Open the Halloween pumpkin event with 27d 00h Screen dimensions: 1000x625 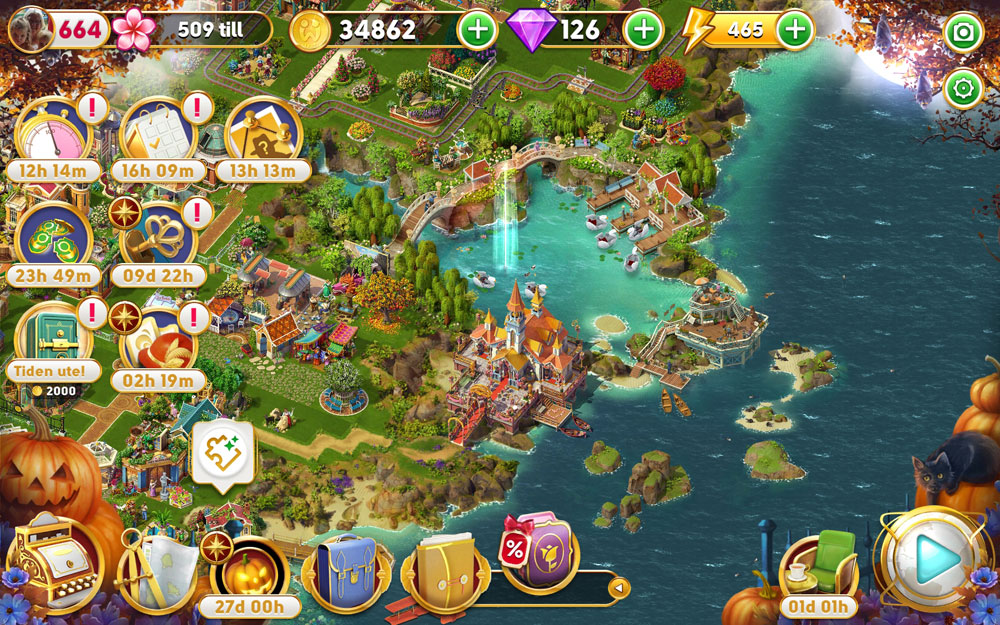(248, 572)
